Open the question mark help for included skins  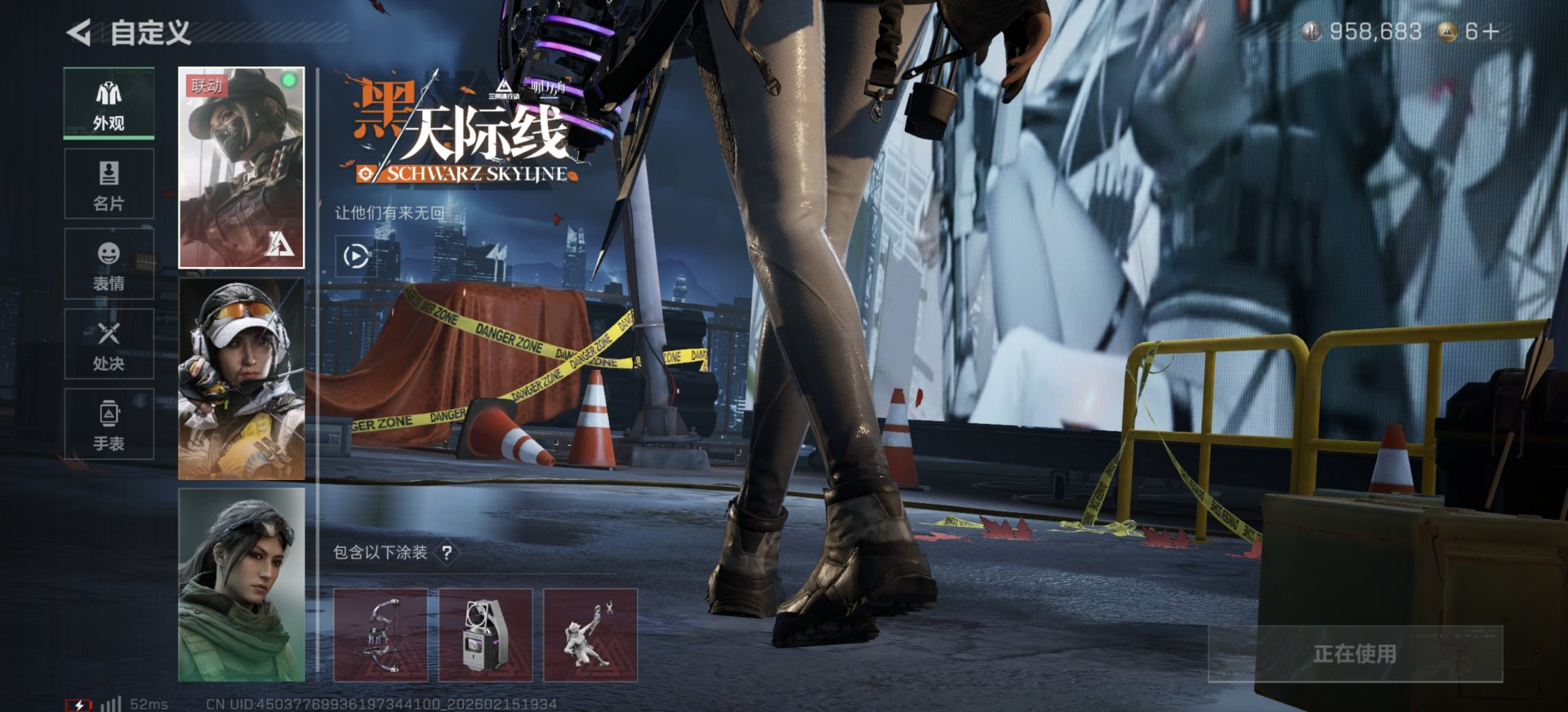[x=447, y=553]
